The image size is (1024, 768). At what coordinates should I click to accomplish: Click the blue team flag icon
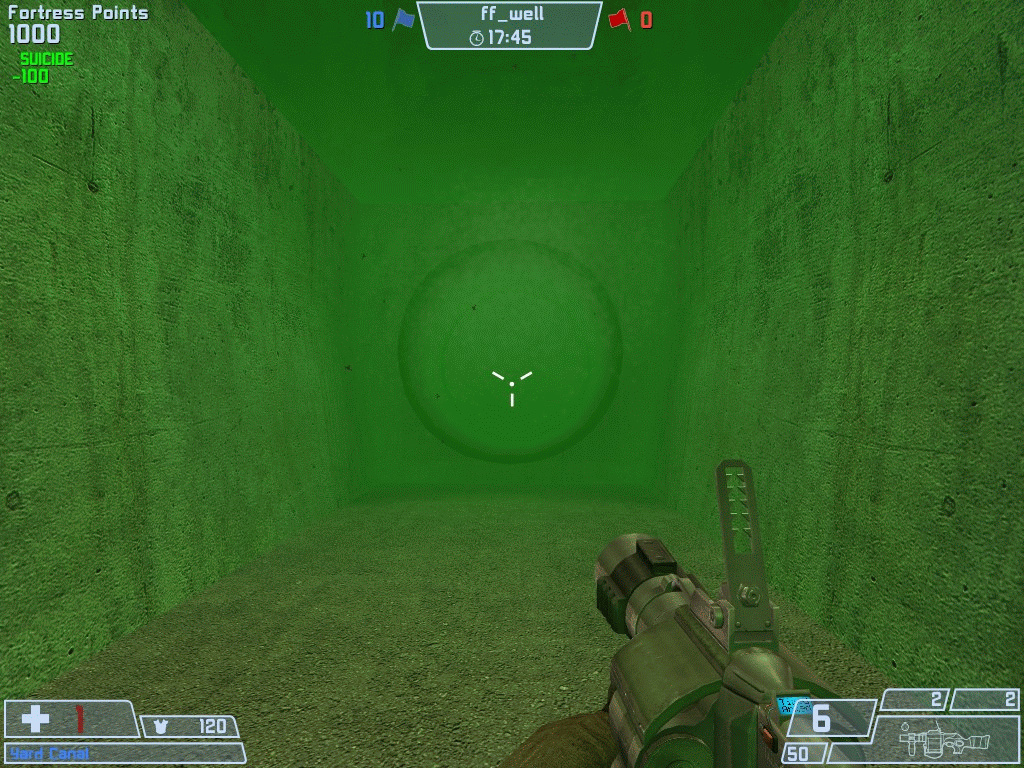(x=403, y=19)
